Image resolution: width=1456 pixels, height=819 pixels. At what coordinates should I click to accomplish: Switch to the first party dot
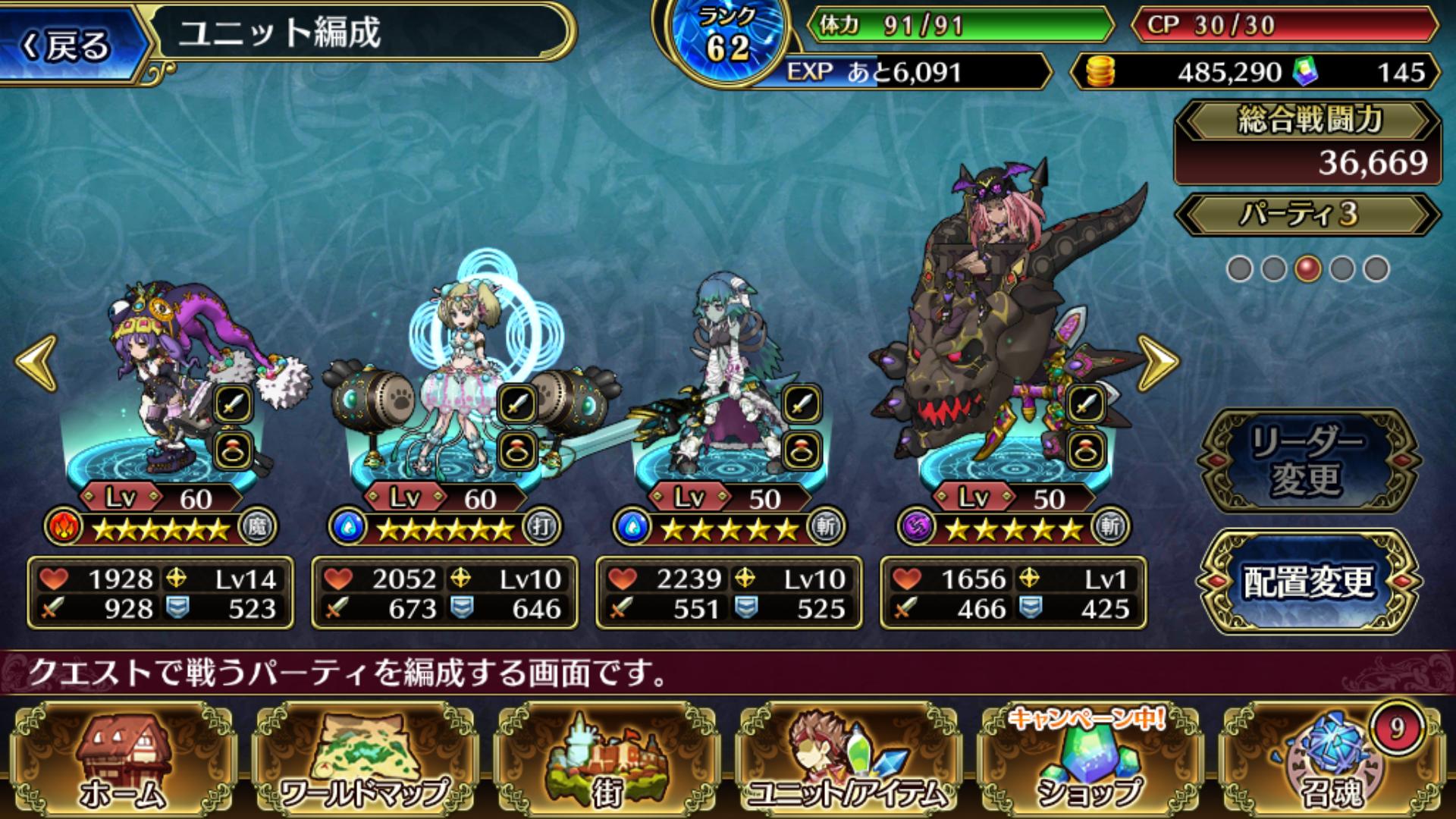click(1239, 268)
